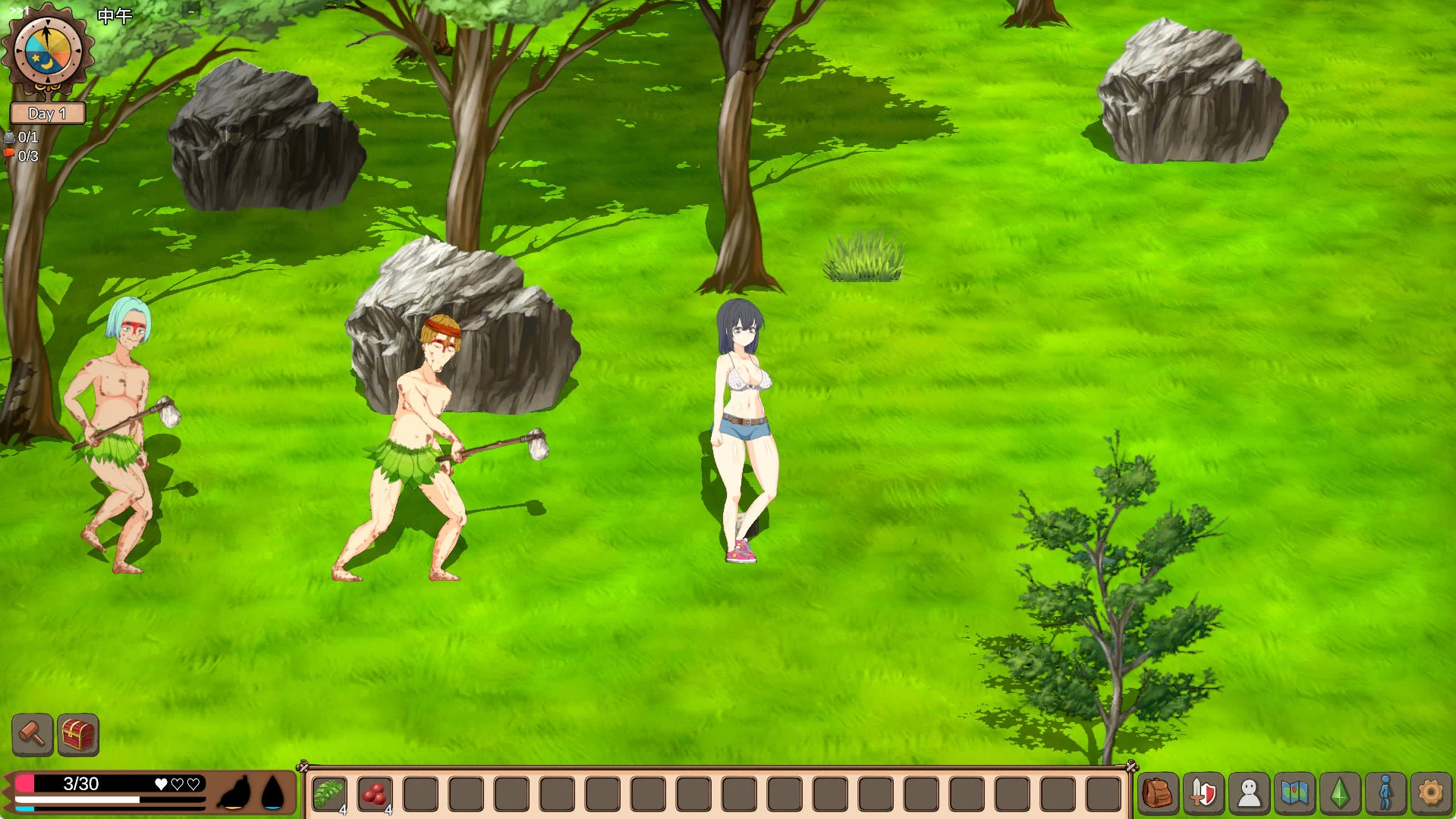Click the green crystal icon
Screen dimensions: 1456x819
pyautogui.click(x=1340, y=794)
